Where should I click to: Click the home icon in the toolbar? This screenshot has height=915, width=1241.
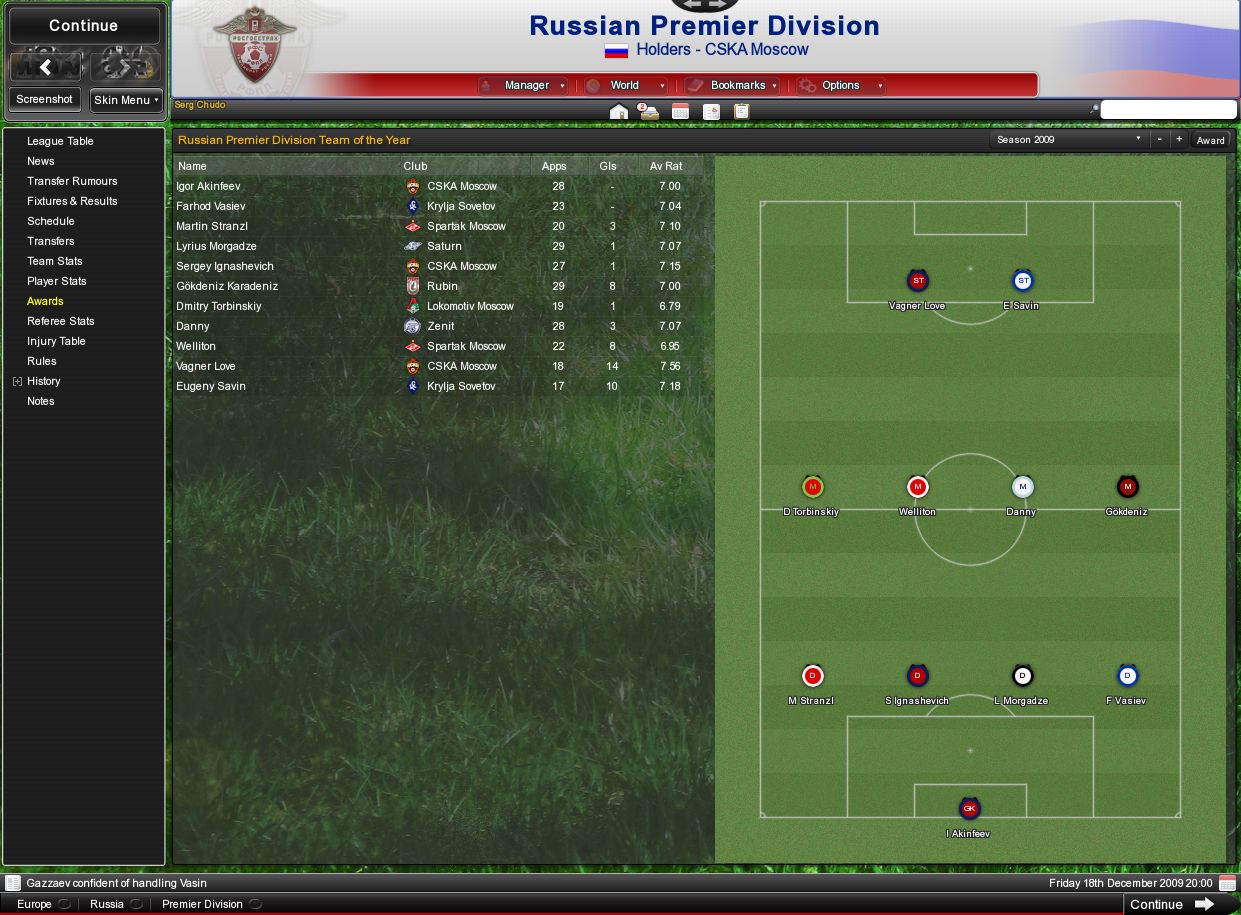[x=619, y=112]
